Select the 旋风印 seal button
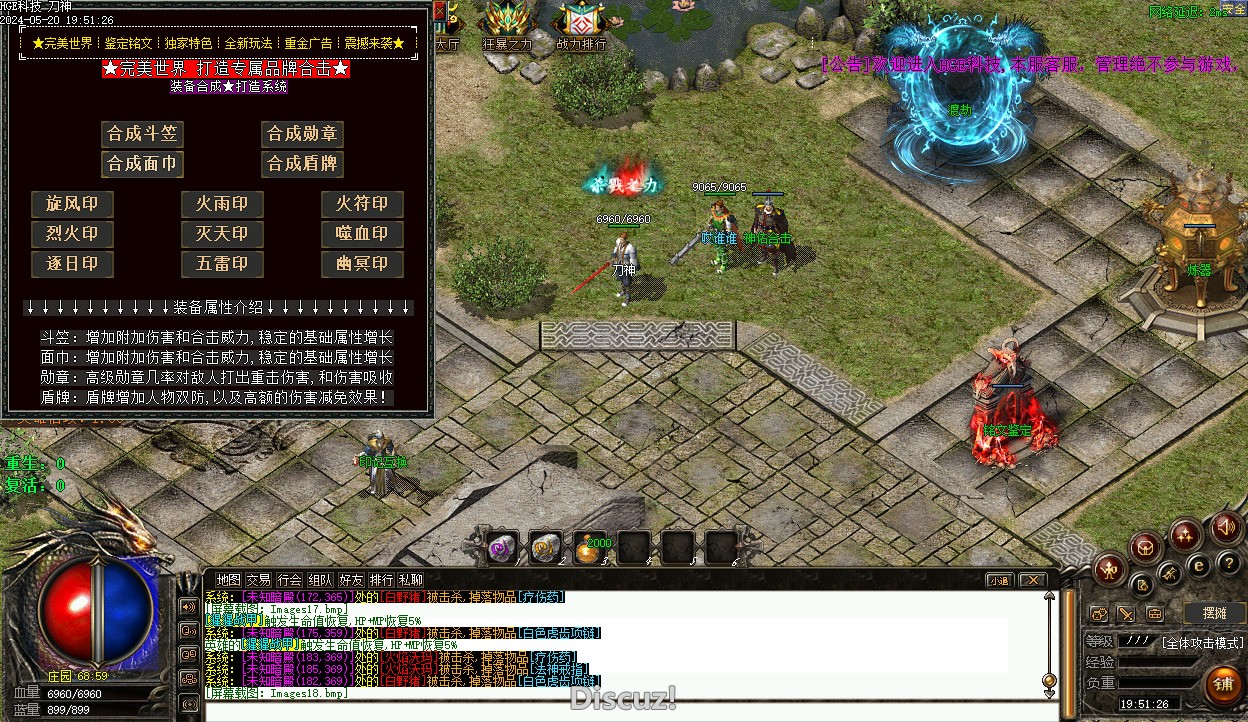Viewport: 1248px width, 722px height. (x=72, y=204)
